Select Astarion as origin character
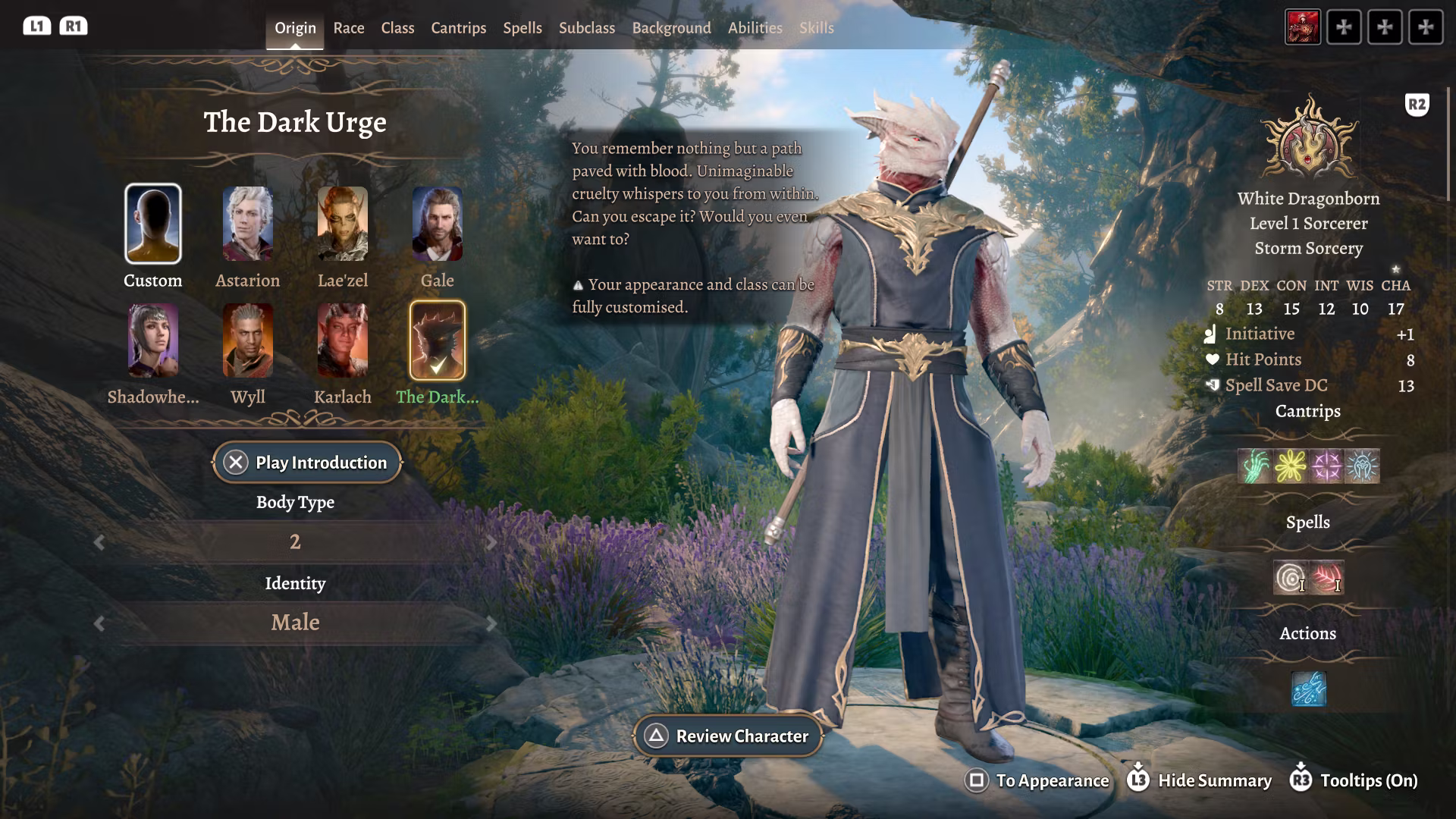 (248, 224)
